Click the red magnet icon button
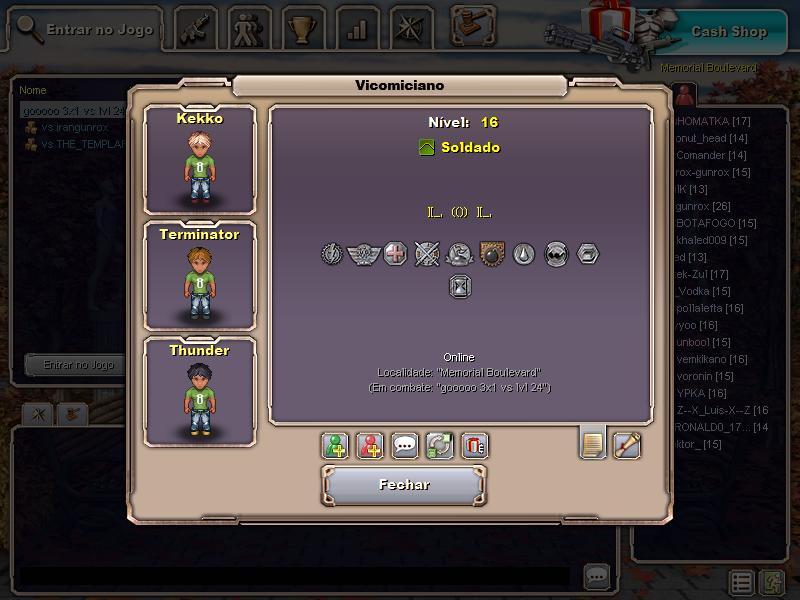The width and height of the screenshot is (800, 600). tap(475, 445)
